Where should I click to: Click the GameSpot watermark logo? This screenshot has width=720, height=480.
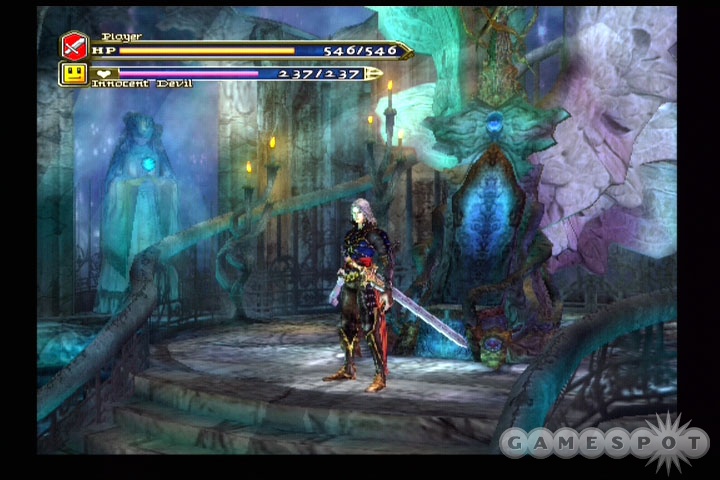pyautogui.click(x=604, y=441)
